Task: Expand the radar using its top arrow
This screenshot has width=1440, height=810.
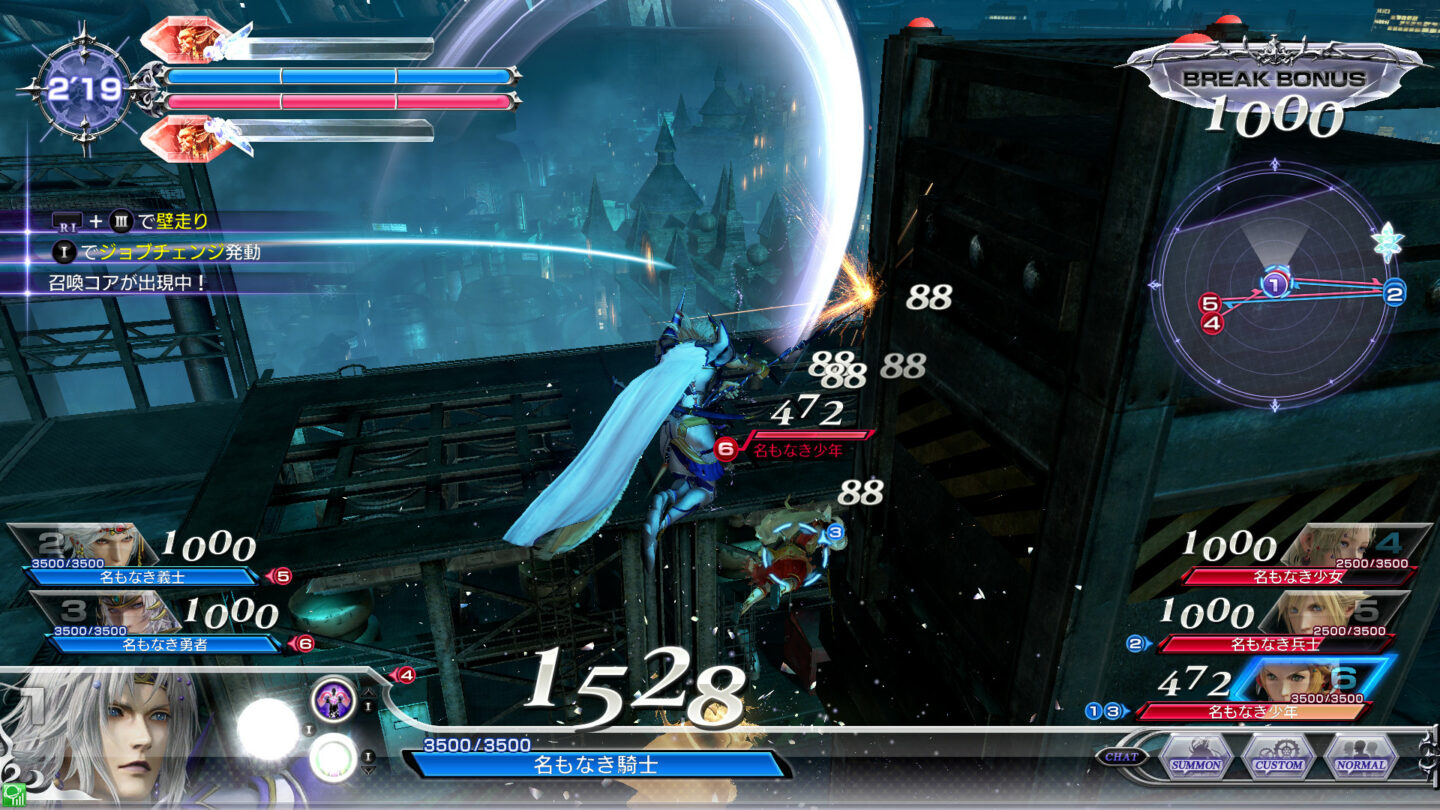Action: pyautogui.click(x=1274, y=162)
